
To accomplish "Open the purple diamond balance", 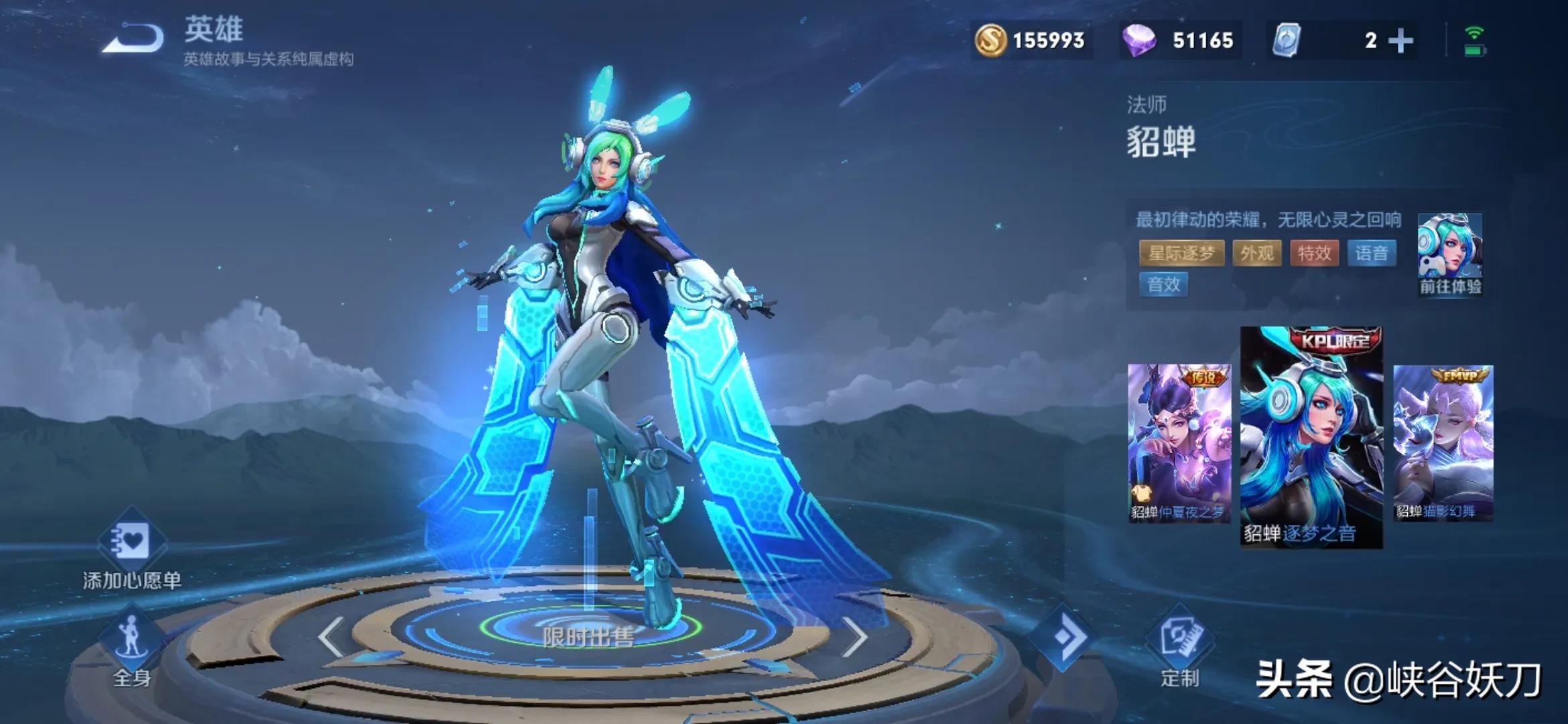I will click(x=1179, y=40).
